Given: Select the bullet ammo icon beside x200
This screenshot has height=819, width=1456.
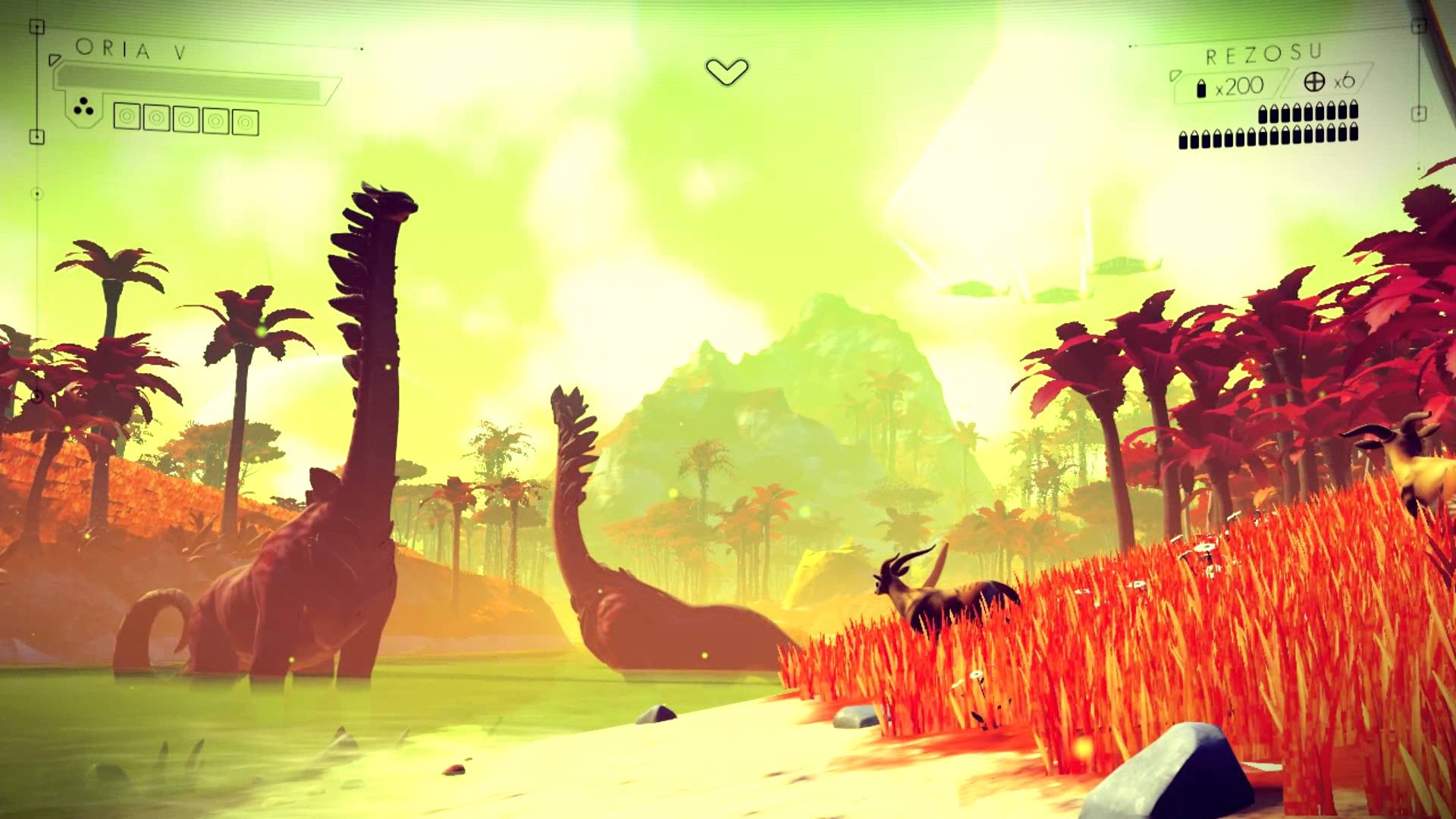Looking at the screenshot, I should click(1202, 89).
